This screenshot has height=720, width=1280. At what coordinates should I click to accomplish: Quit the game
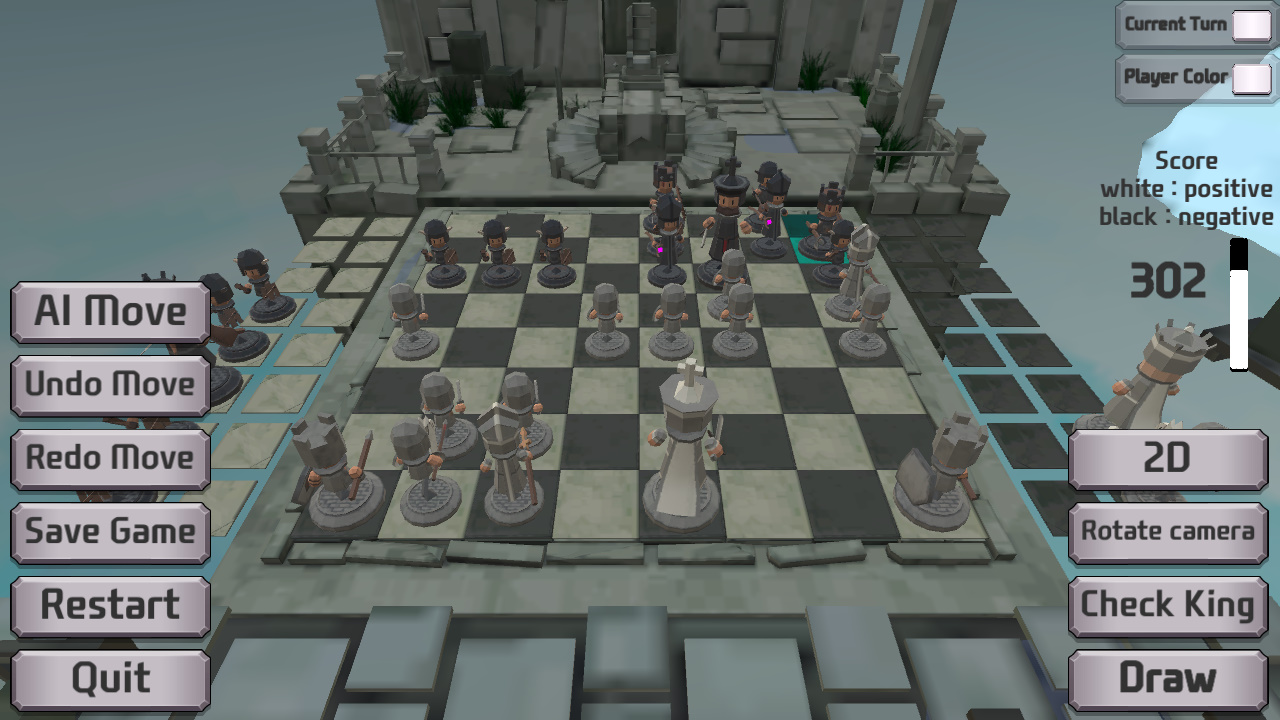point(108,678)
